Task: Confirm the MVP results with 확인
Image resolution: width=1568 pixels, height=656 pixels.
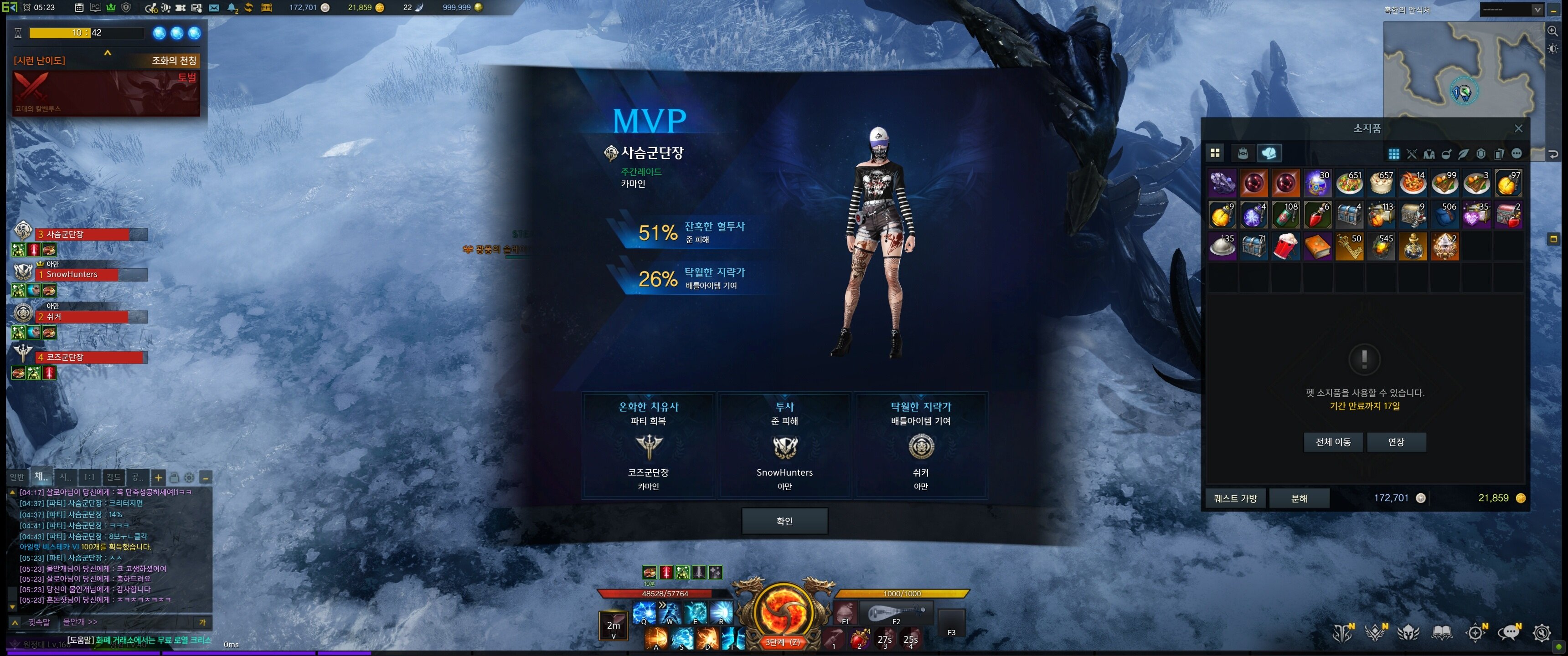Action: point(784,521)
